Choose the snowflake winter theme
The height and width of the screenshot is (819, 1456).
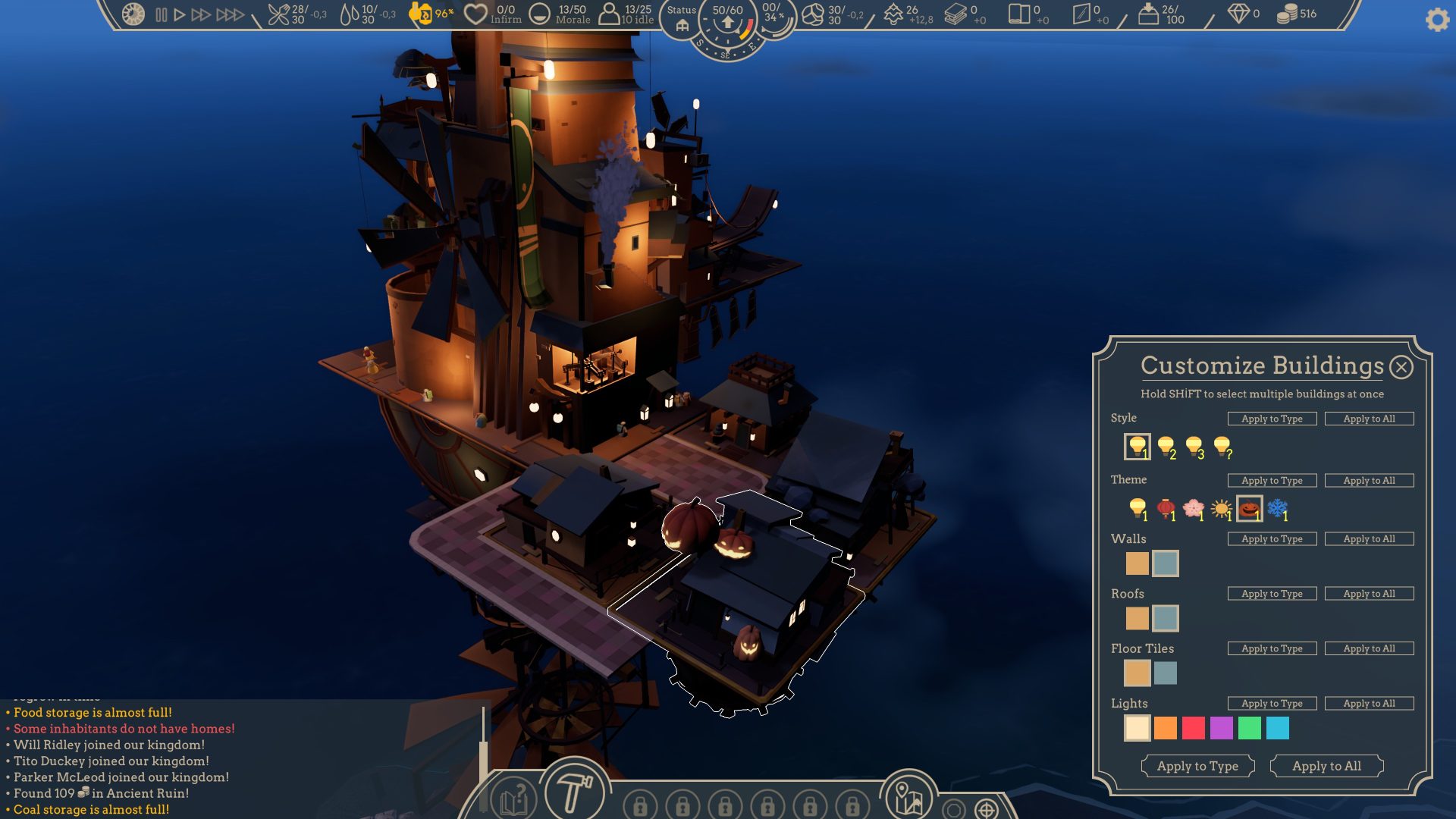tap(1278, 509)
